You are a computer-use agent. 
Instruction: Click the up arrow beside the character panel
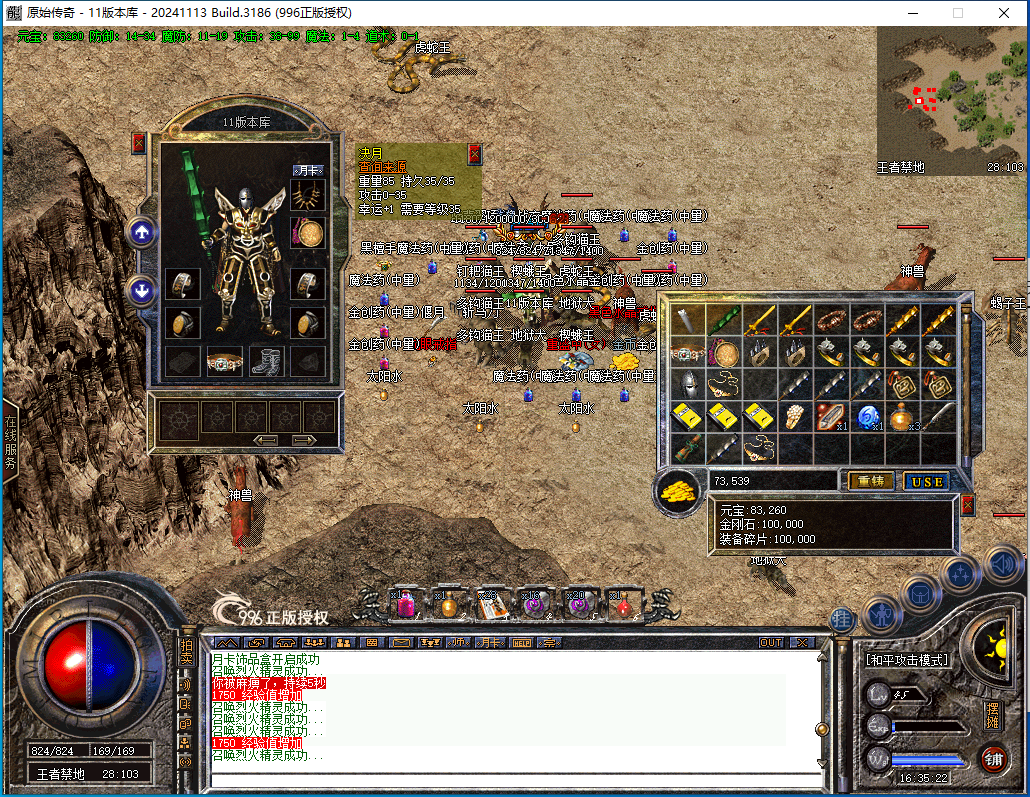(142, 232)
